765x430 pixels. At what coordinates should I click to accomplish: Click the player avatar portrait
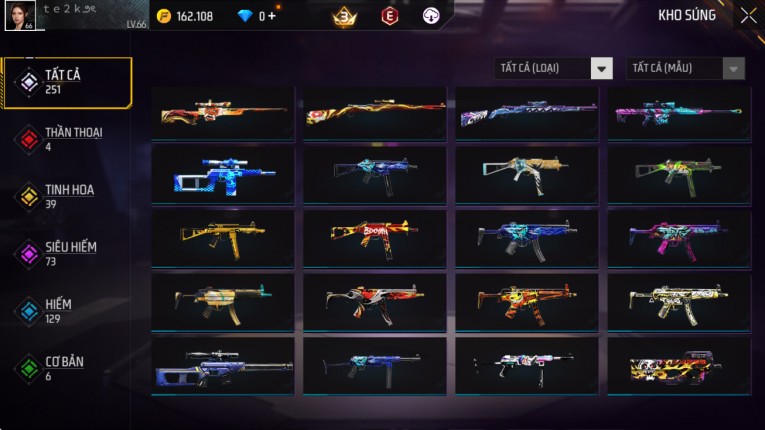click(x=21, y=16)
